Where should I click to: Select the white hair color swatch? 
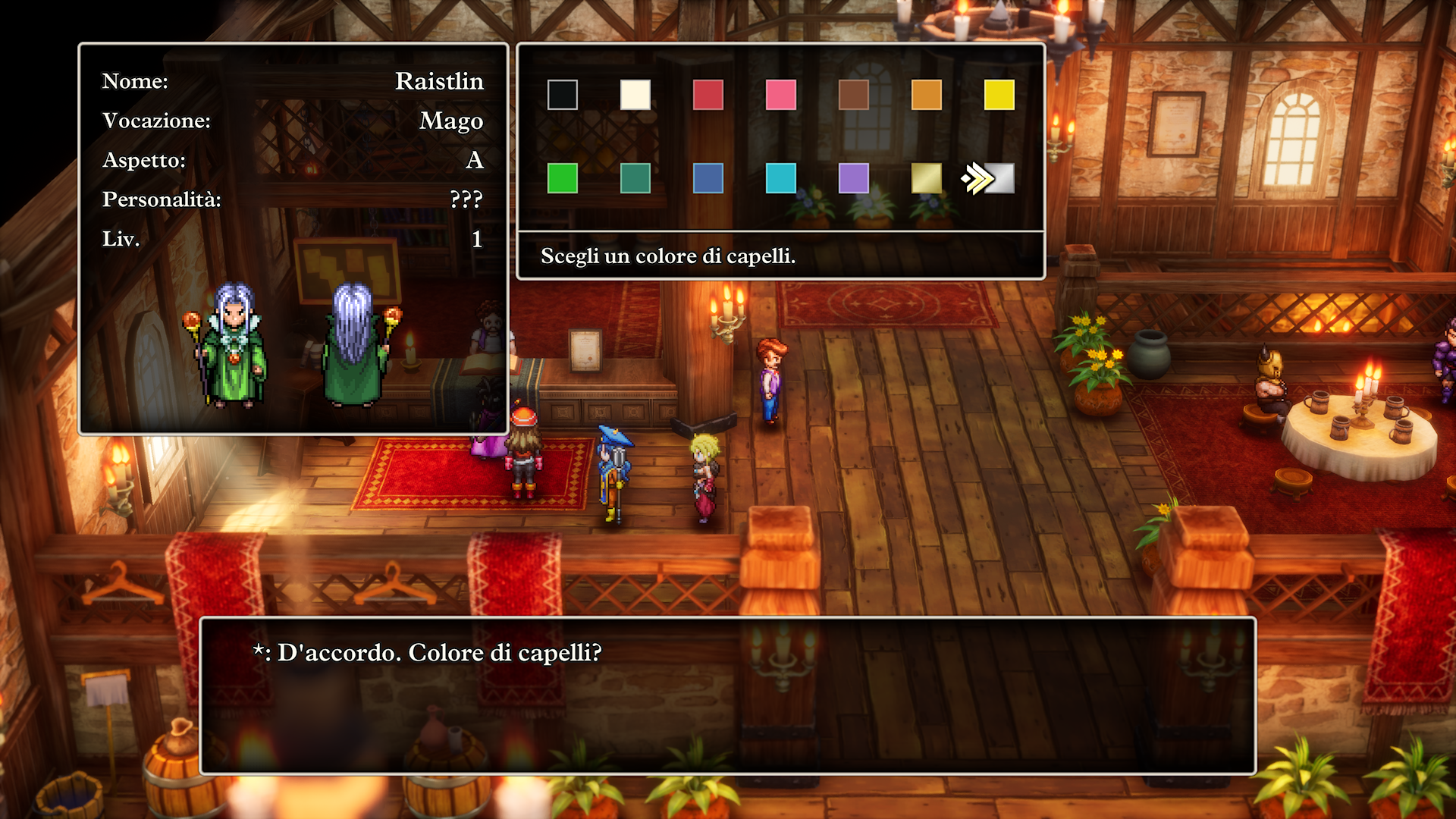(x=635, y=95)
